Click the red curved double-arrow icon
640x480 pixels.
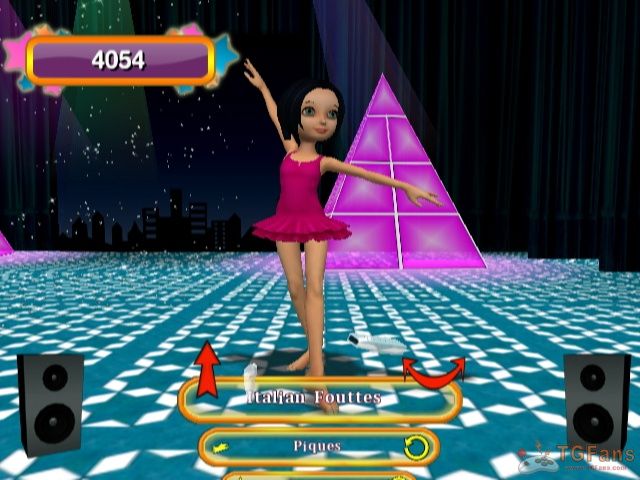(433, 368)
